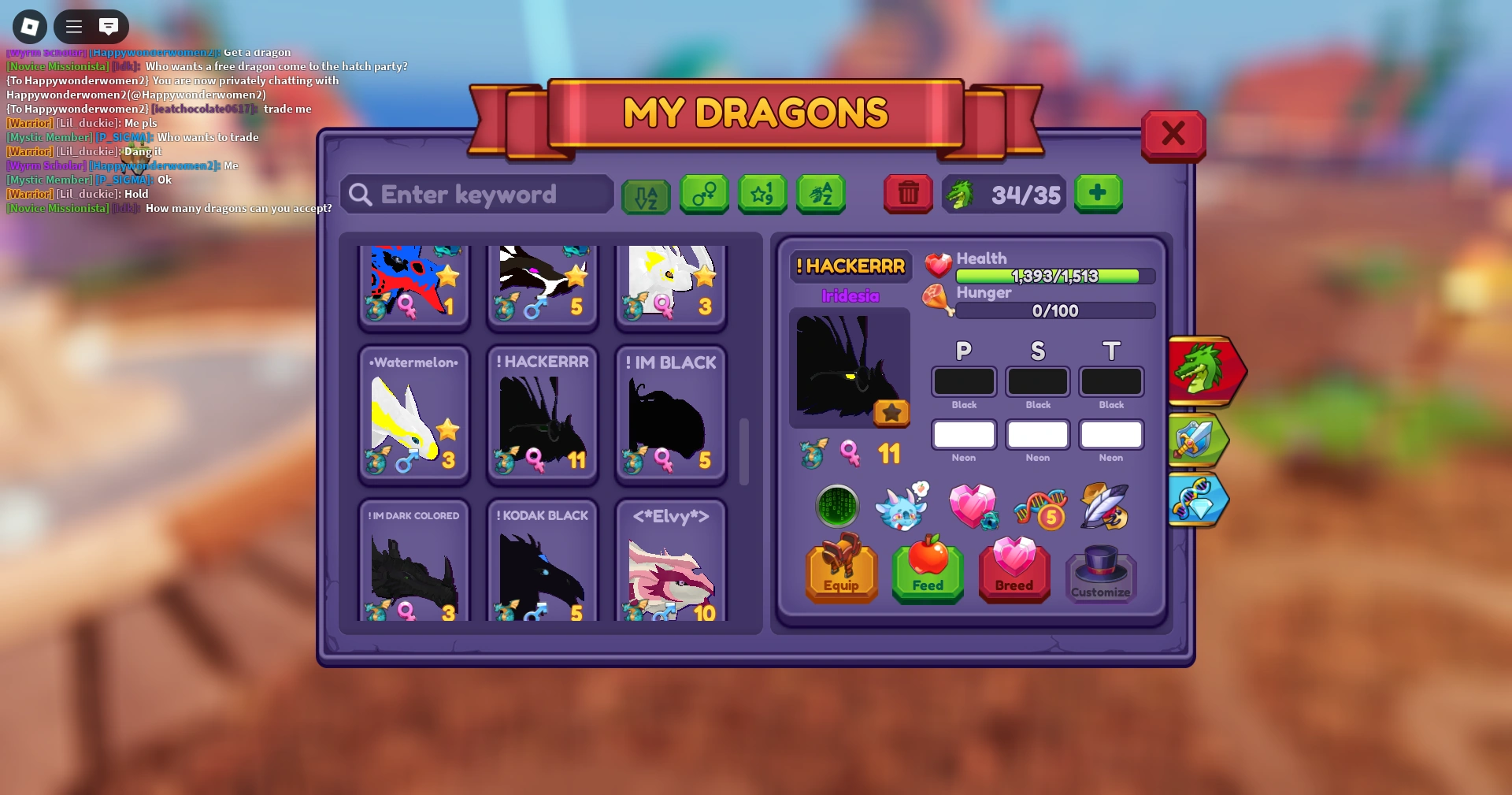Sort dragons by star level
The width and height of the screenshot is (1512, 795).
762,195
